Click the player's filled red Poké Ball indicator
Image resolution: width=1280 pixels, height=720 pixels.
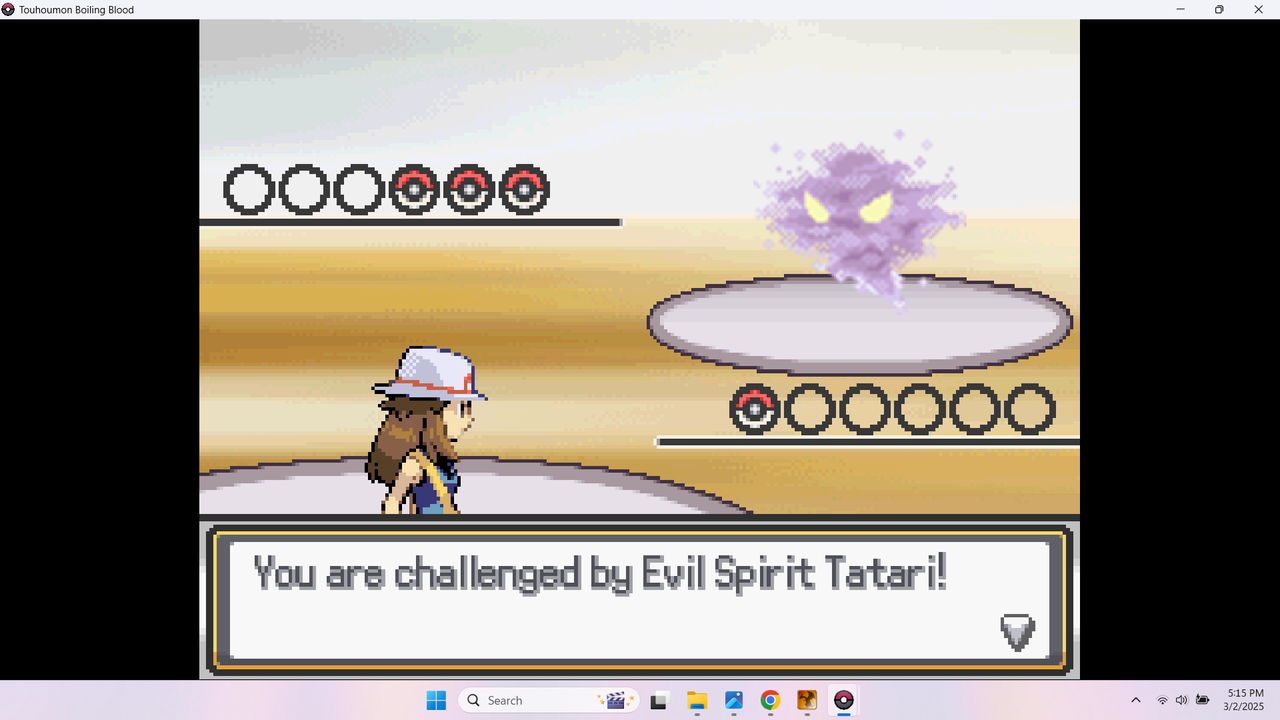click(x=414, y=187)
